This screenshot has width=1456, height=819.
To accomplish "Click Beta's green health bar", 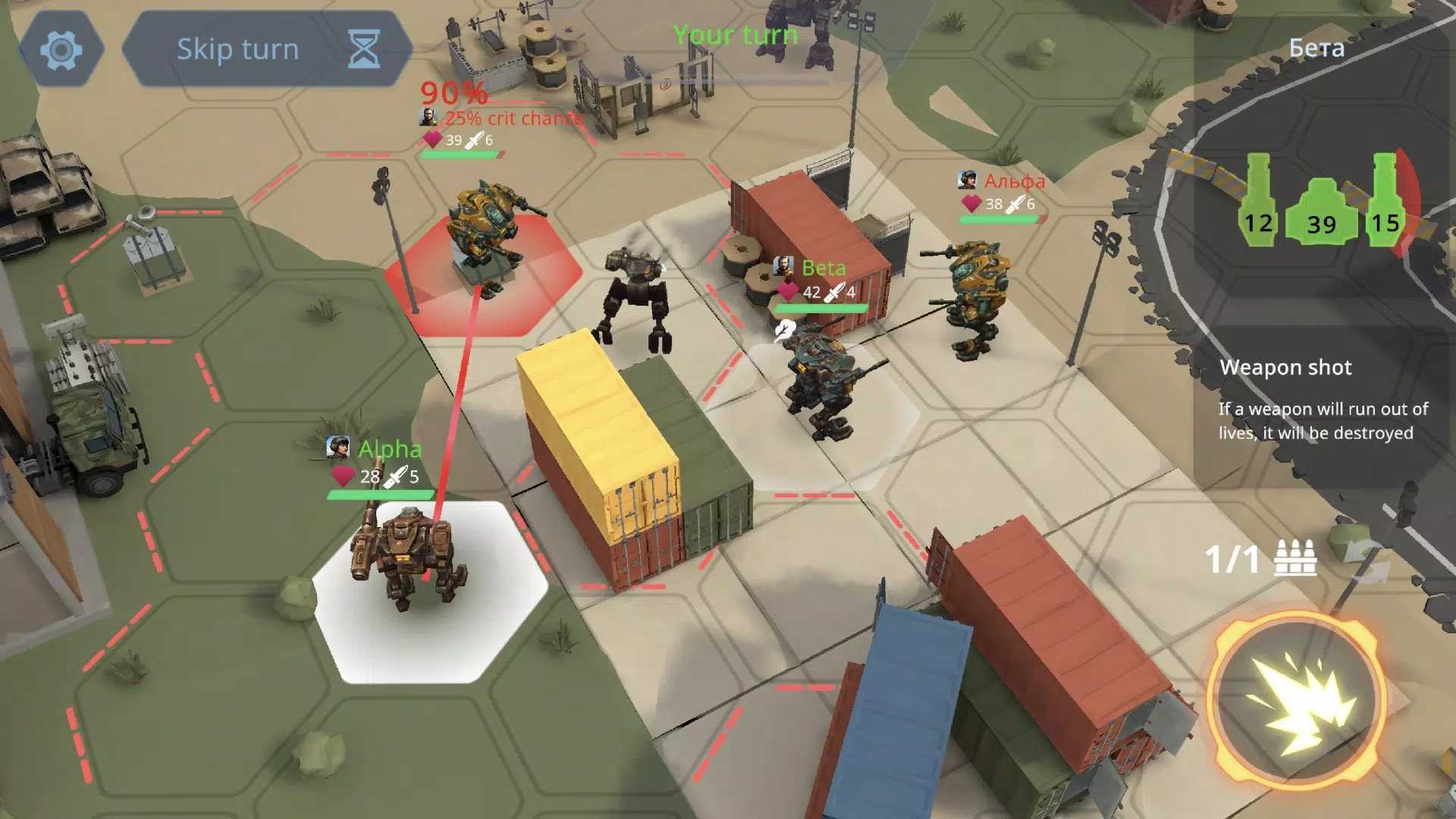I will click(819, 307).
